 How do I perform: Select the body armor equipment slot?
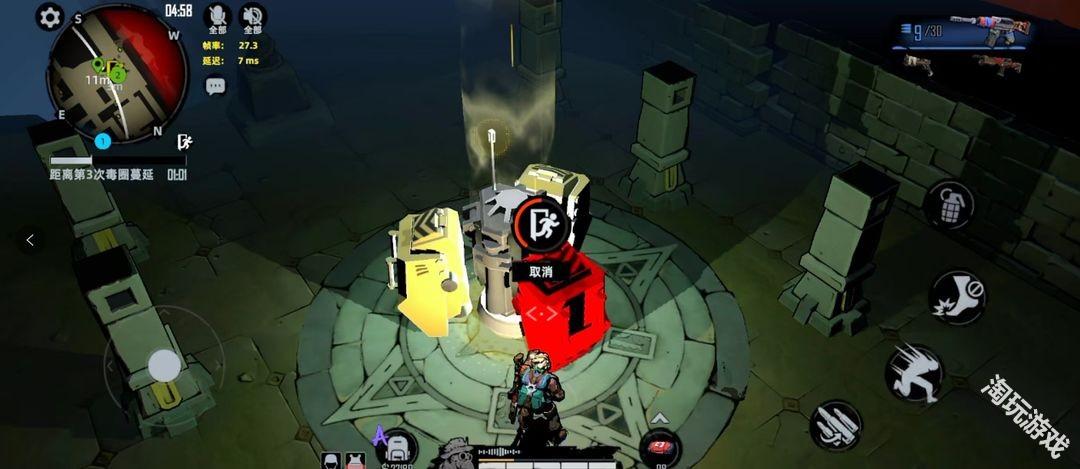[355, 460]
